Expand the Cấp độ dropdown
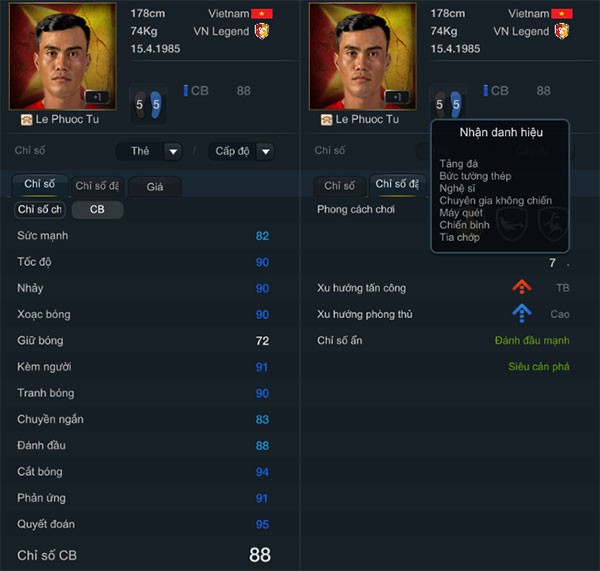Screen dimensions: 600x571 click(x=241, y=151)
